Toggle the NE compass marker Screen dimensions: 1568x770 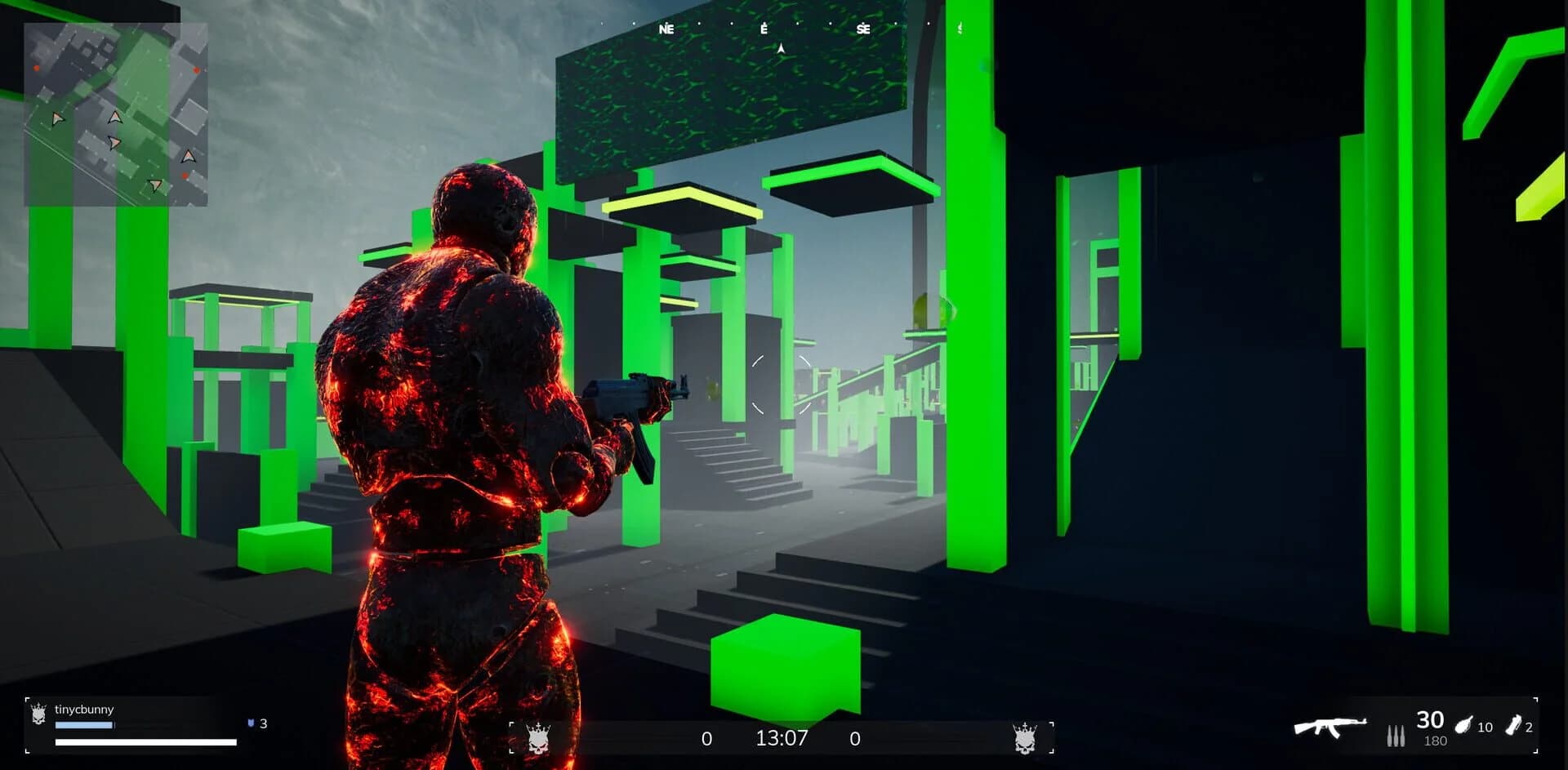pyautogui.click(x=667, y=28)
